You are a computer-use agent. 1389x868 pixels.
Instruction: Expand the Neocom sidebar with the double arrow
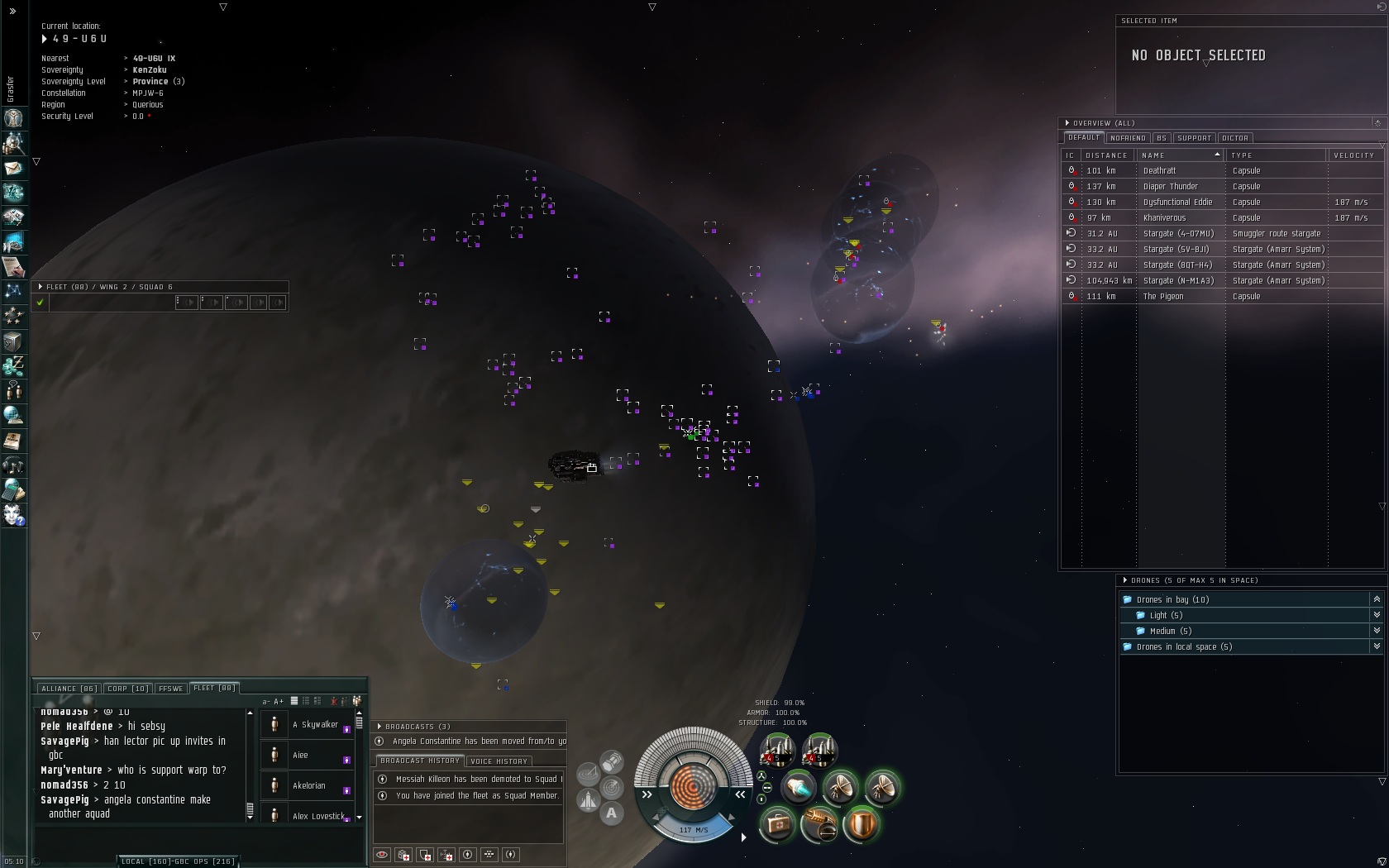12,12
